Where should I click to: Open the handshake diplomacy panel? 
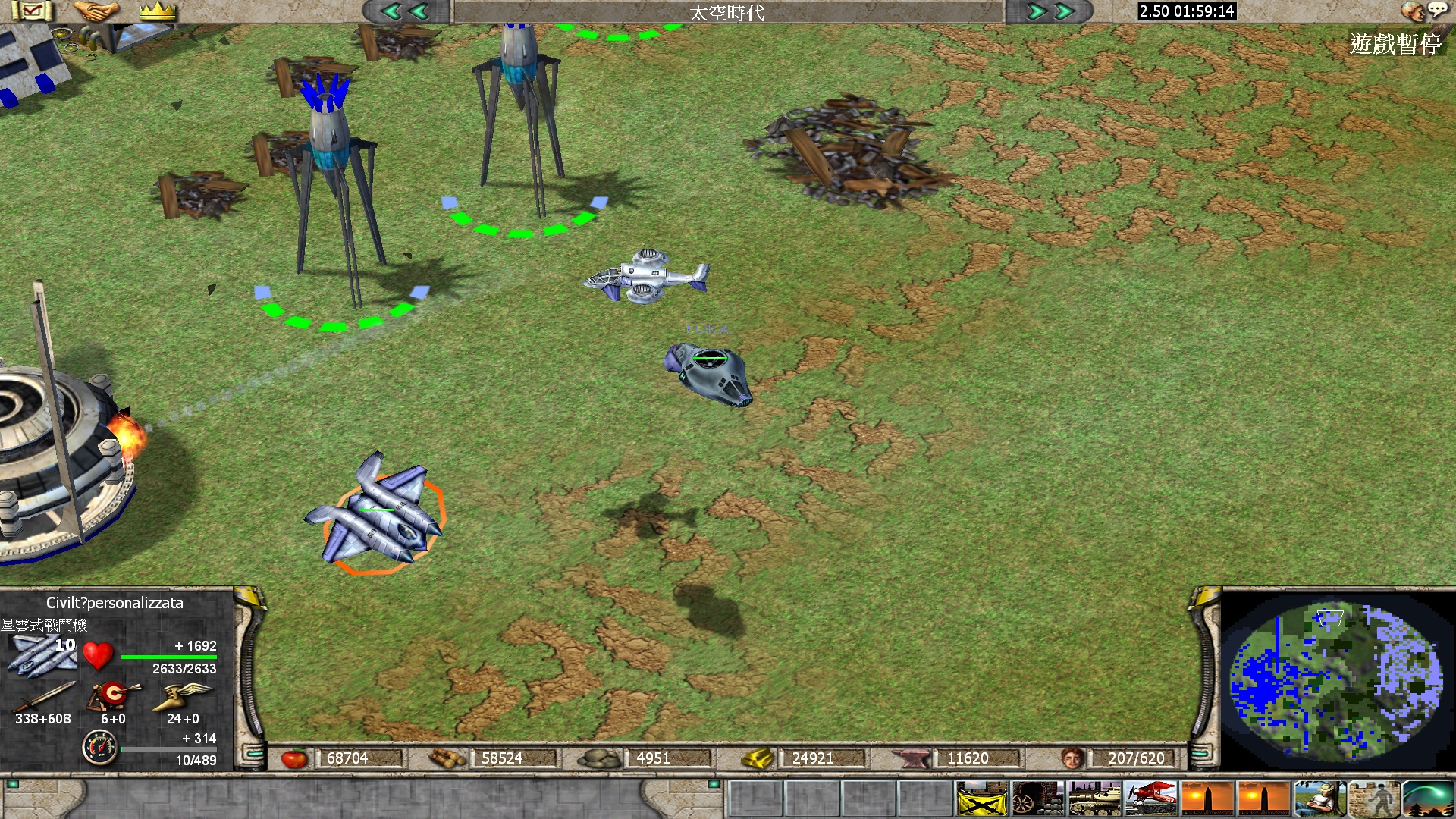(96, 11)
